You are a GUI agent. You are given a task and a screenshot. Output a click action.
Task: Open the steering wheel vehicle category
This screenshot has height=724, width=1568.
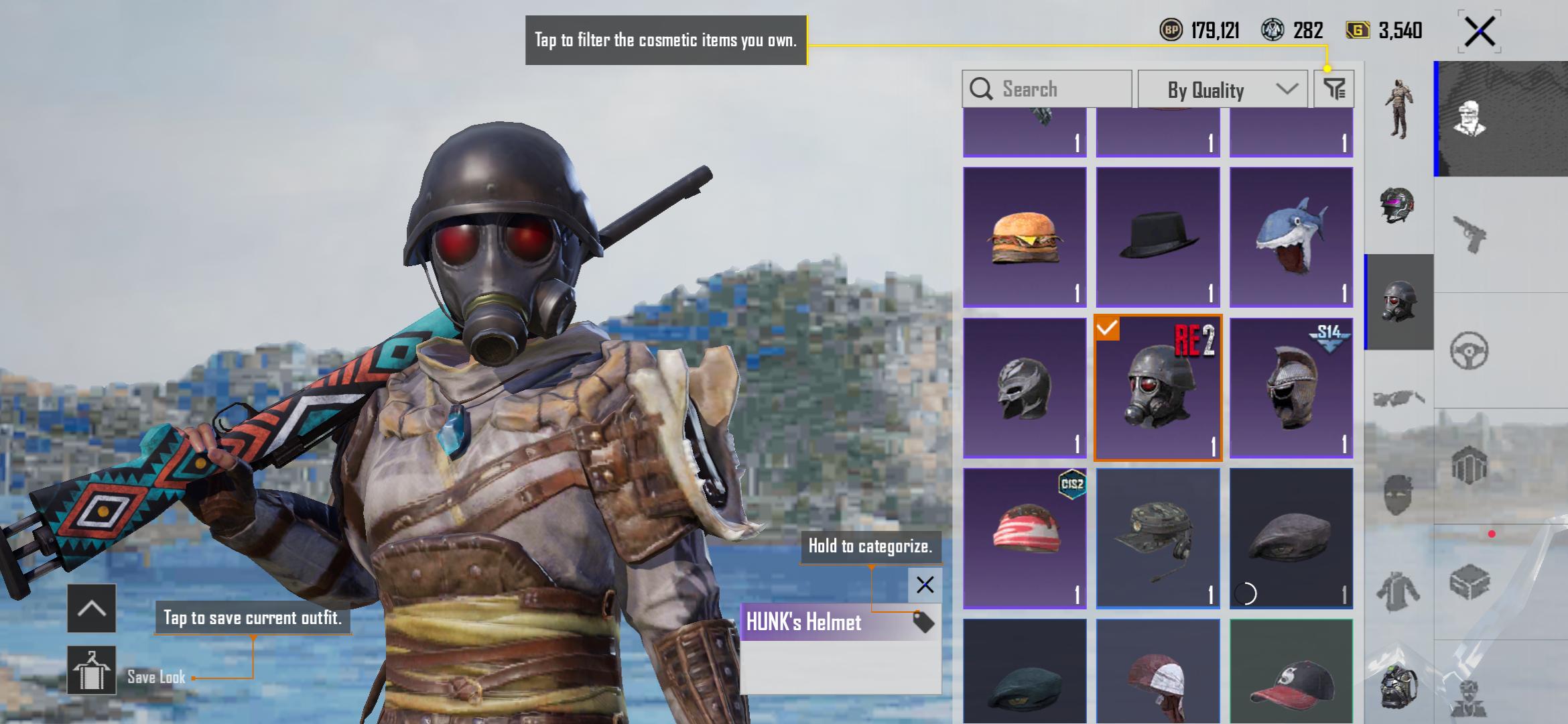tap(1469, 351)
